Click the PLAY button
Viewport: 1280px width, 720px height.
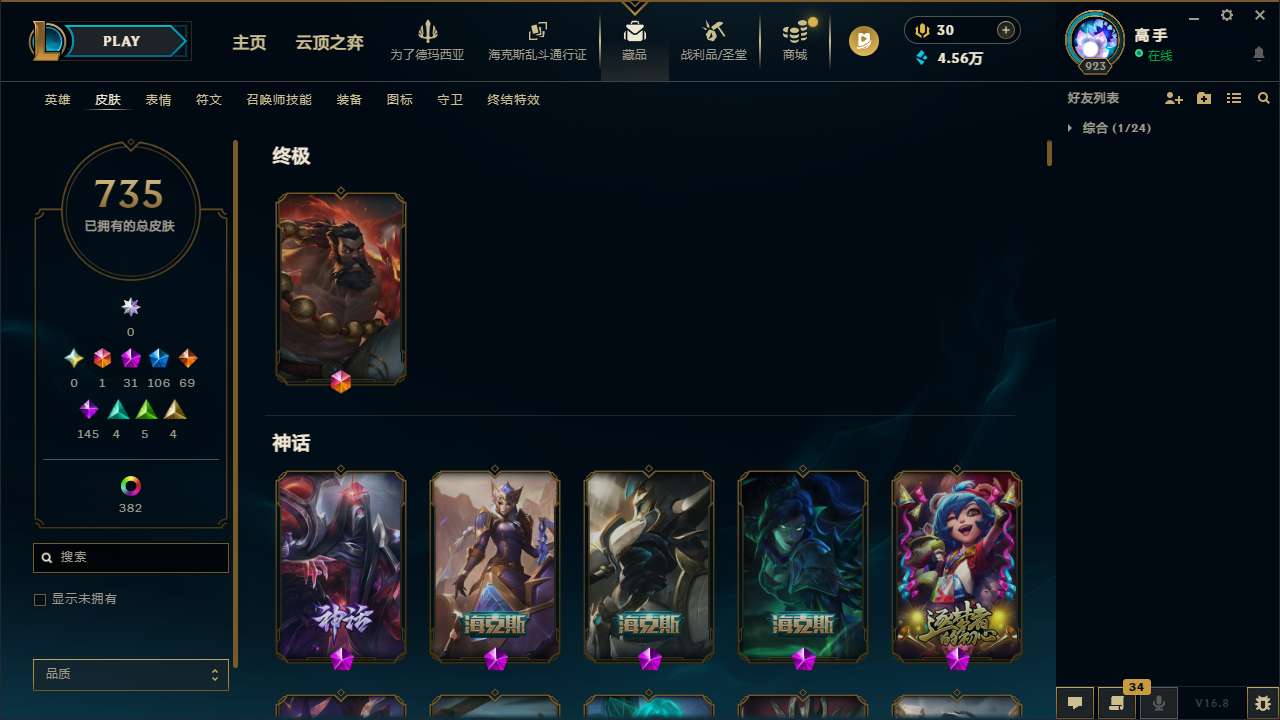pos(121,41)
